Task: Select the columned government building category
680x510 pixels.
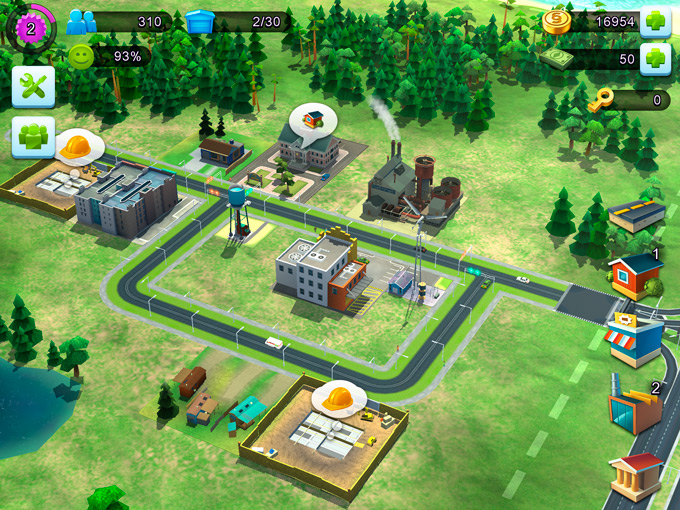Action: pos(636,477)
